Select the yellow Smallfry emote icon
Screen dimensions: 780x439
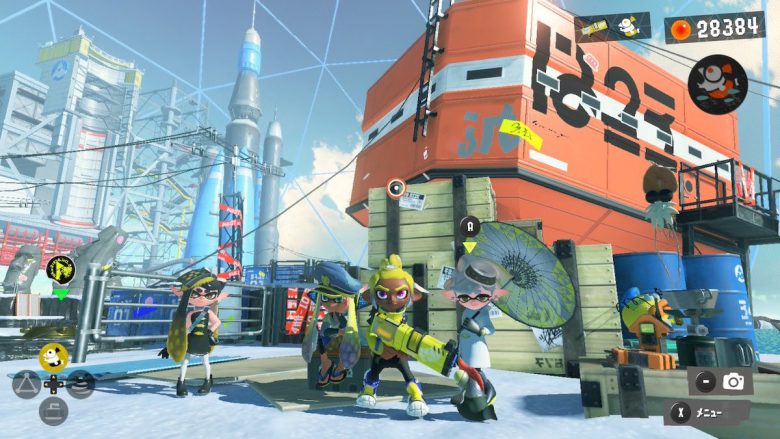53,355
